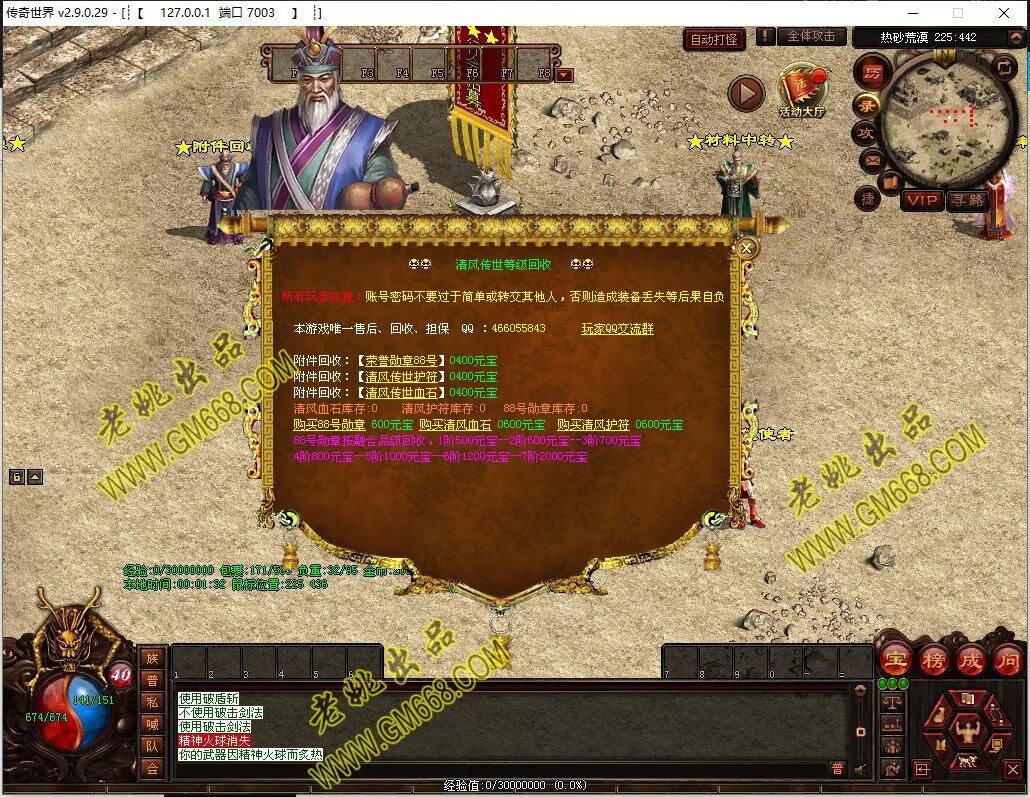Click the minimap refresh arrows button

[1004, 66]
